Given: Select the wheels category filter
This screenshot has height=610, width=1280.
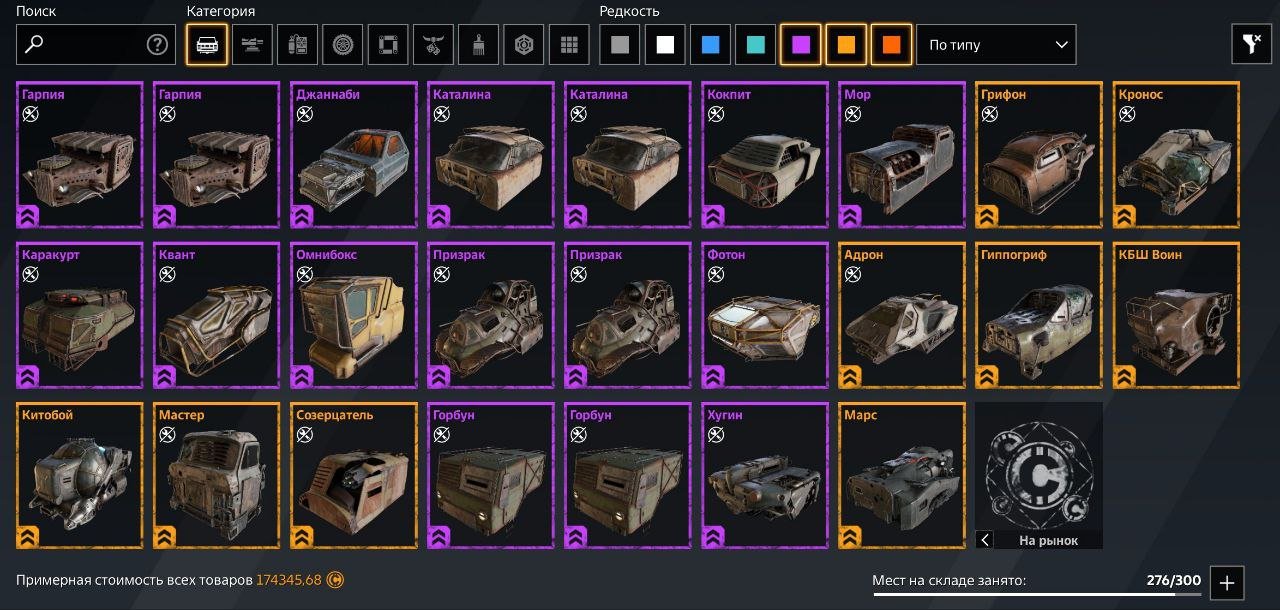Looking at the screenshot, I should [343, 45].
